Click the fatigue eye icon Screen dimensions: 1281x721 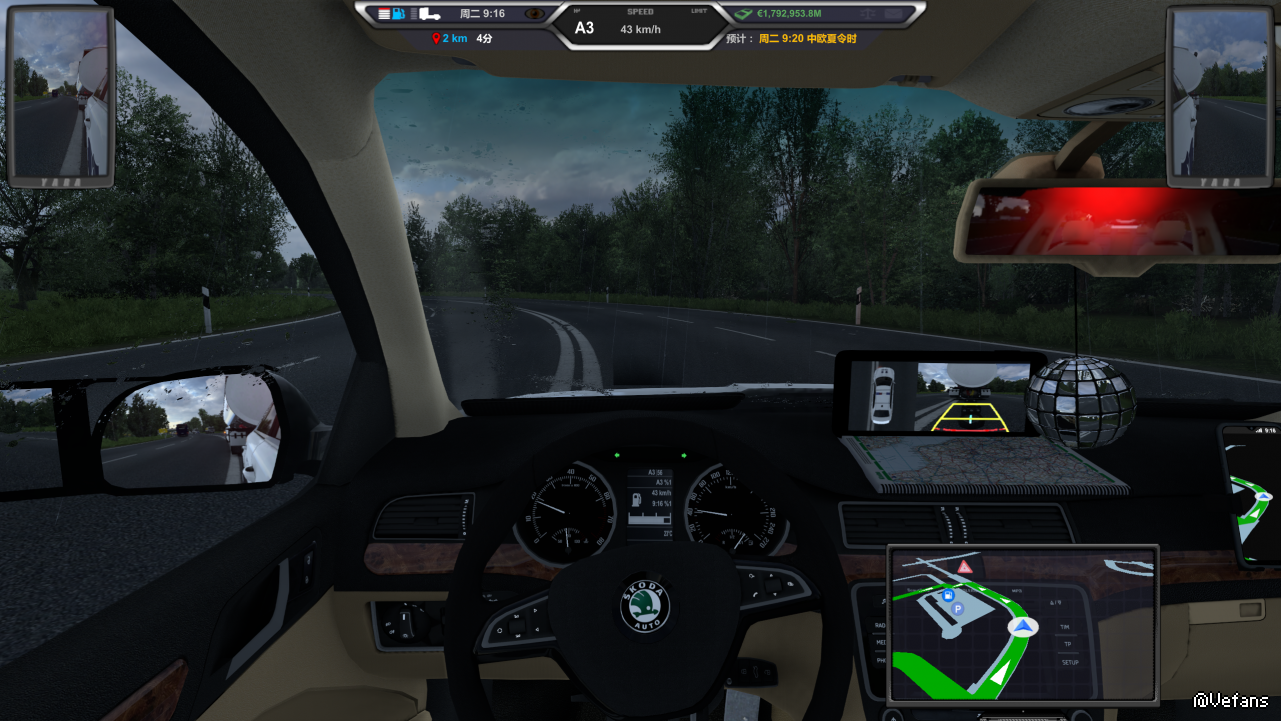point(536,14)
